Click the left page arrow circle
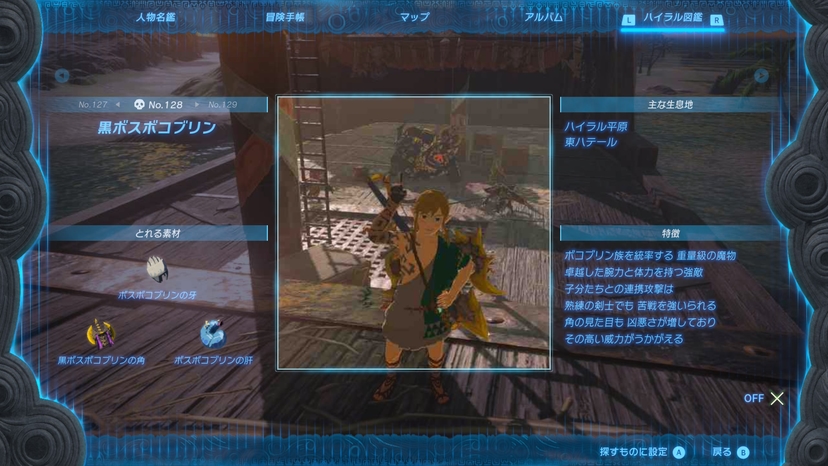Viewport: 828px width, 466px height. [x=62, y=75]
